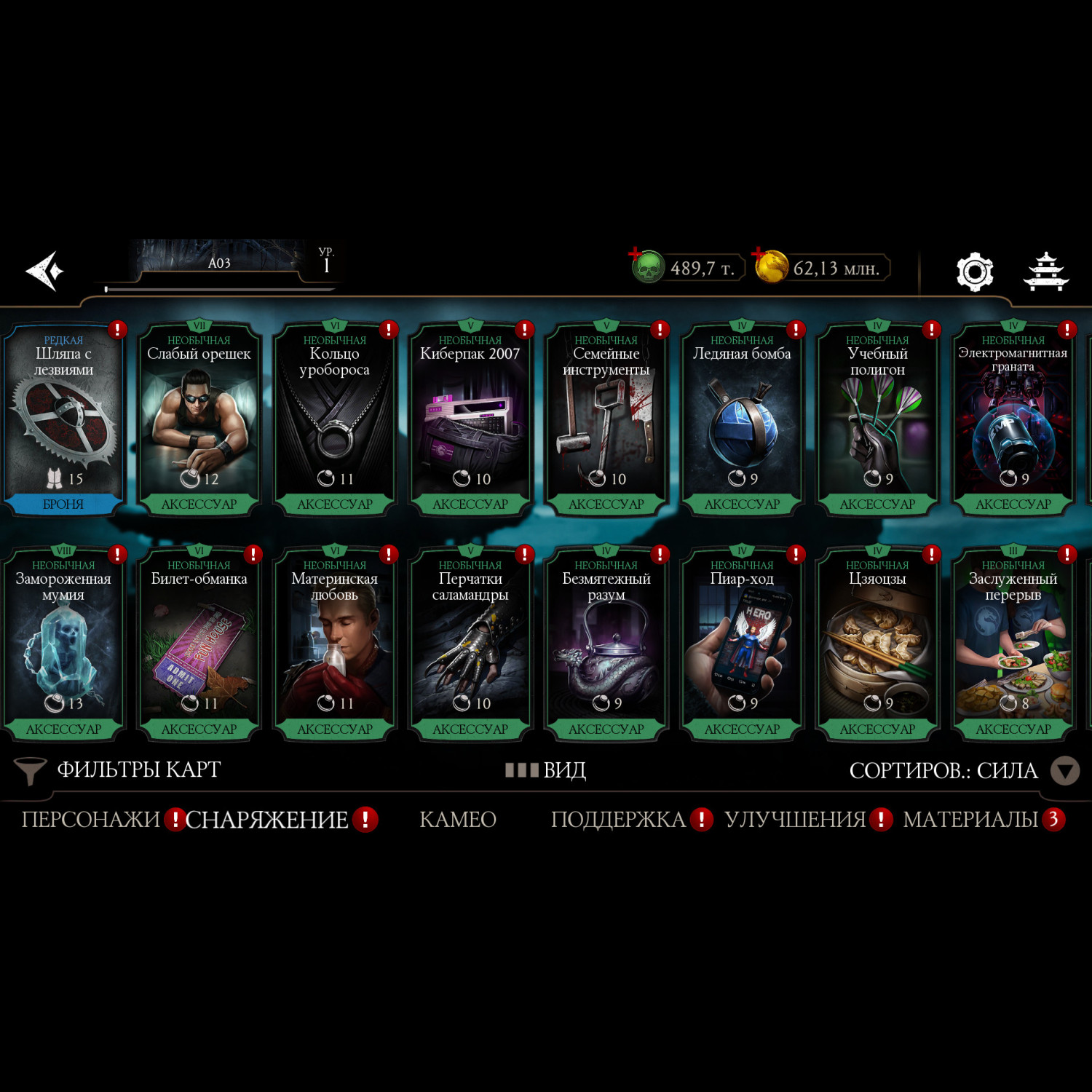Select the Слабый орешек accessory card
The image size is (1092, 1092).
point(199,420)
